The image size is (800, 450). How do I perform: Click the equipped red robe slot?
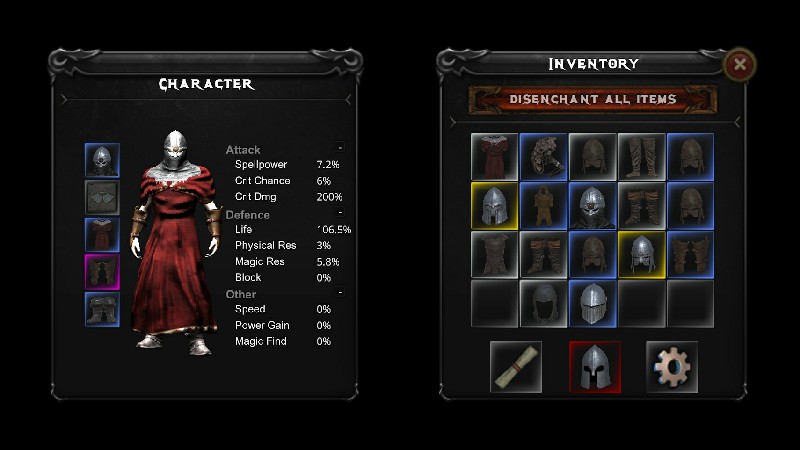pos(102,235)
